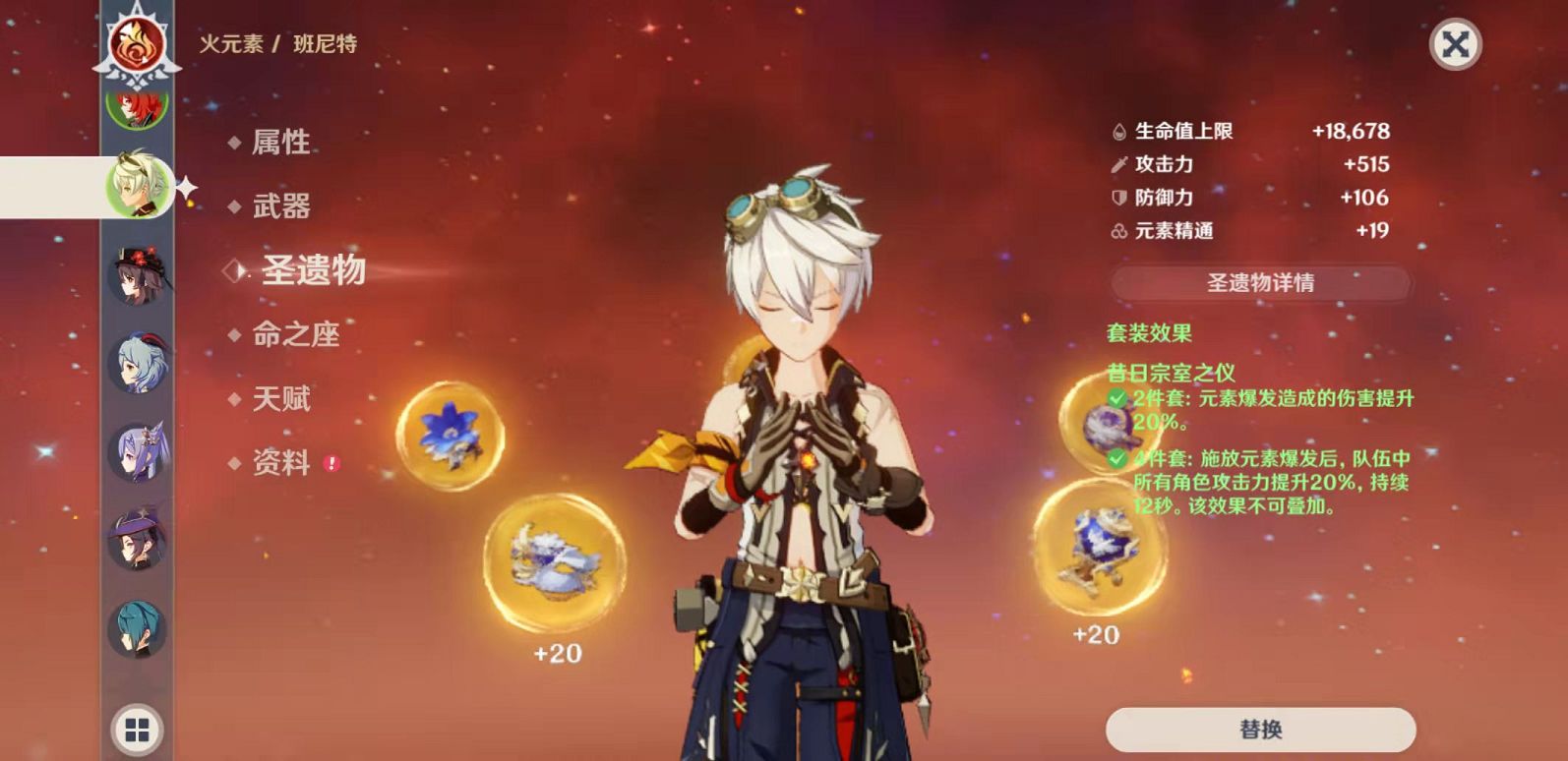Open the four-square character grid button

[x=138, y=730]
